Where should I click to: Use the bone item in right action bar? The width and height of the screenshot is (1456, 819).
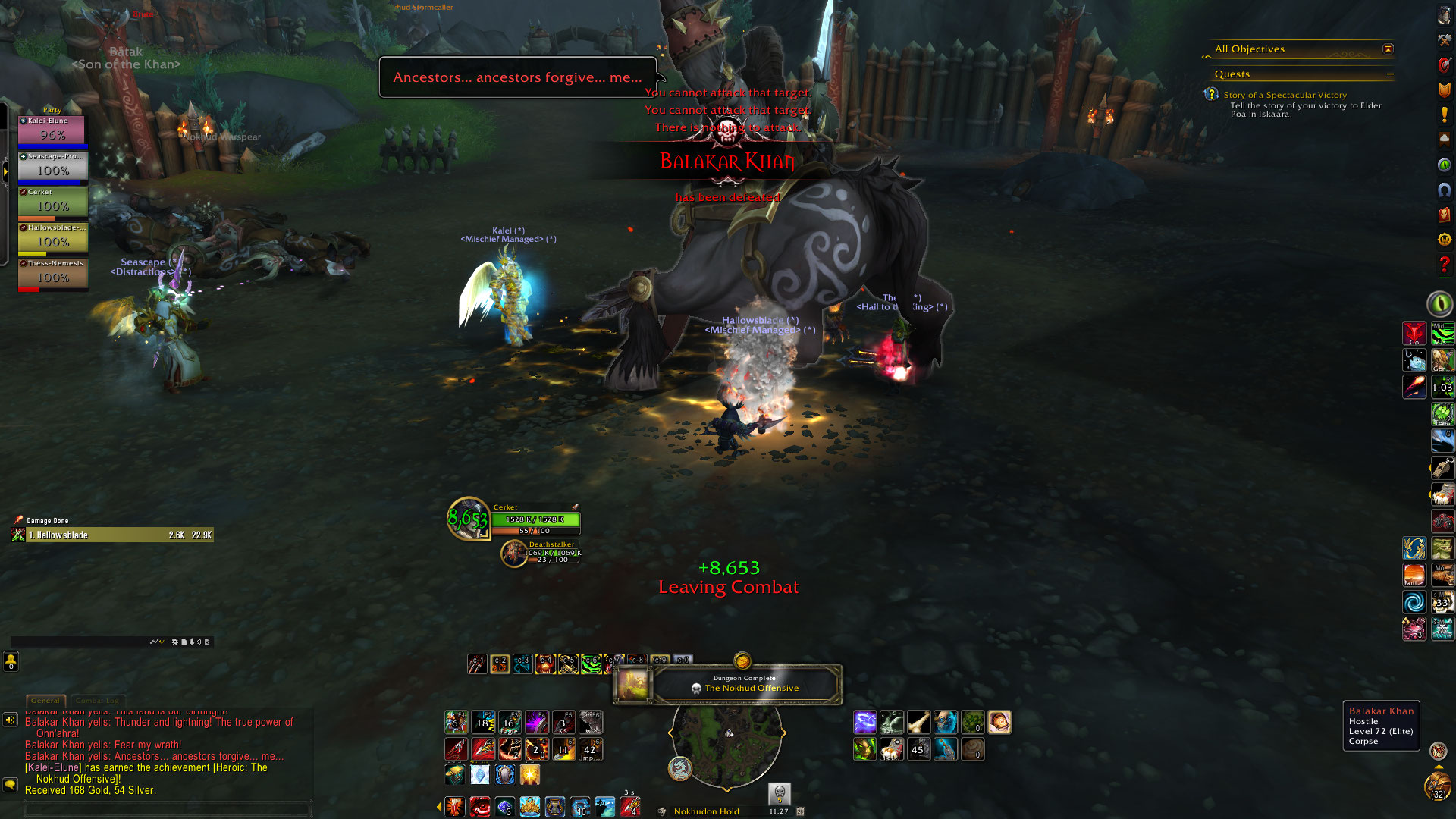[x=918, y=723]
